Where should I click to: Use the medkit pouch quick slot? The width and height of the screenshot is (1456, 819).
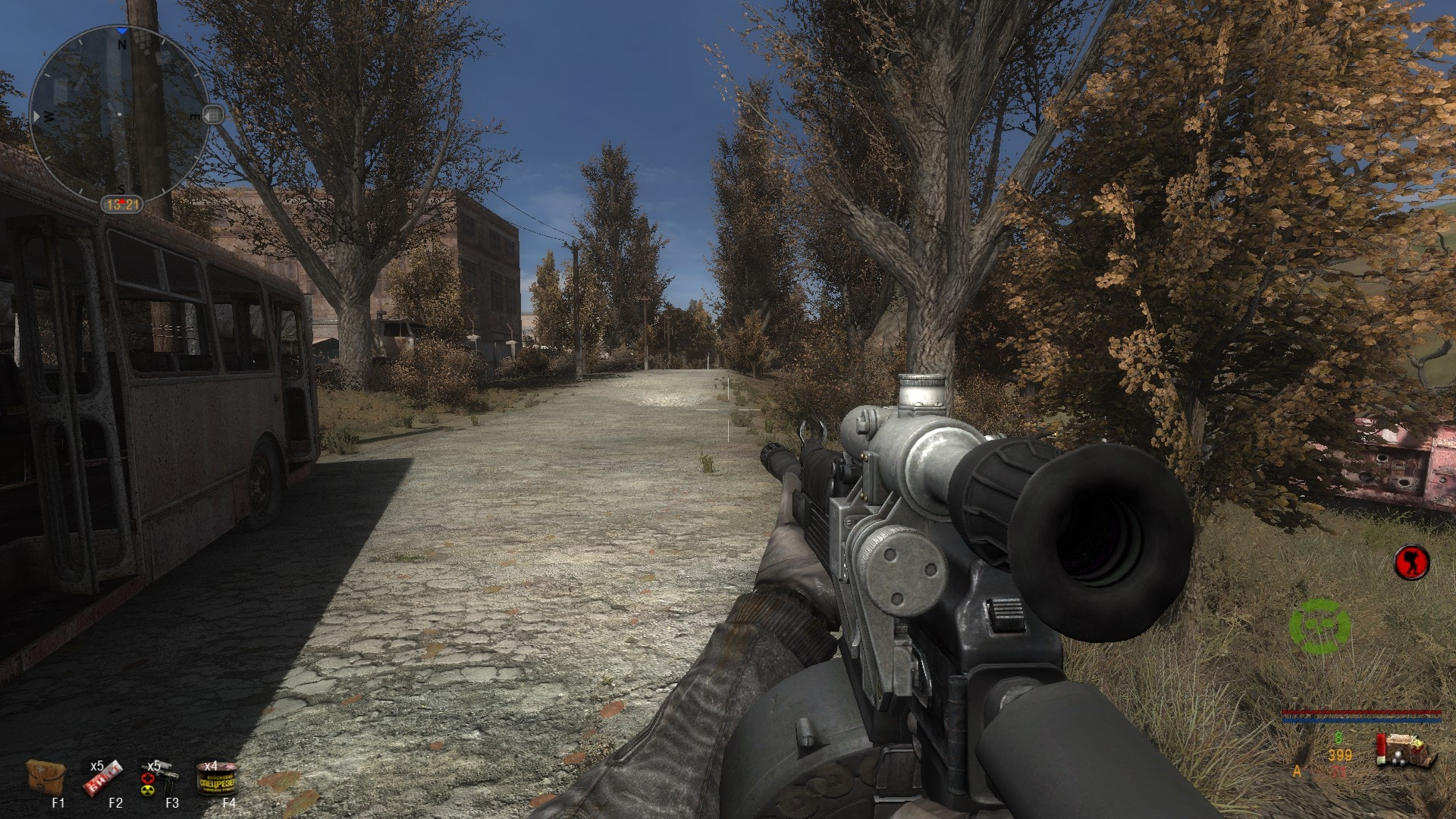click(x=45, y=776)
